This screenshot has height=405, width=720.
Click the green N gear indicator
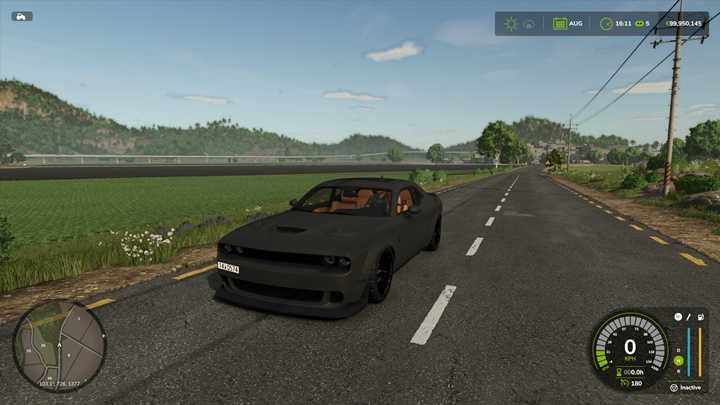pyautogui.click(x=677, y=360)
